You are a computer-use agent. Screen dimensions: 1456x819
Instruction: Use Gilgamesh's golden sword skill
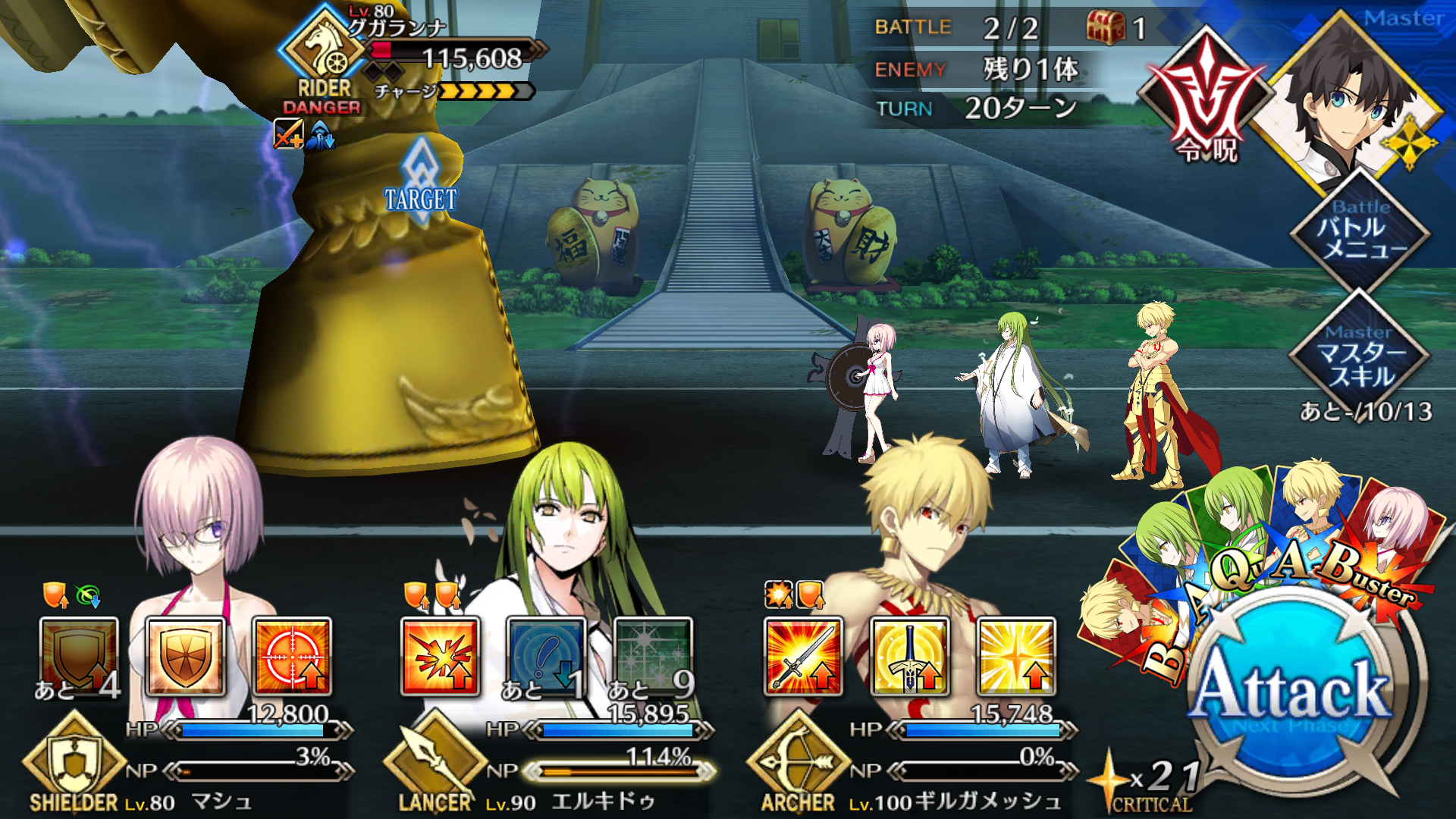909,657
